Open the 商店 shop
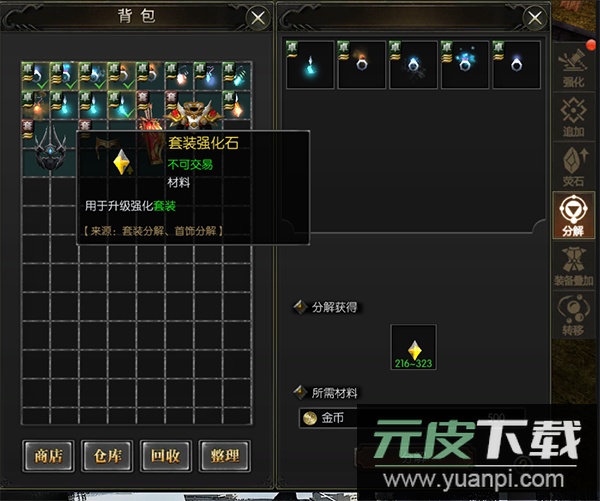The width and height of the screenshot is (600, 501). [x=48, y=456]
